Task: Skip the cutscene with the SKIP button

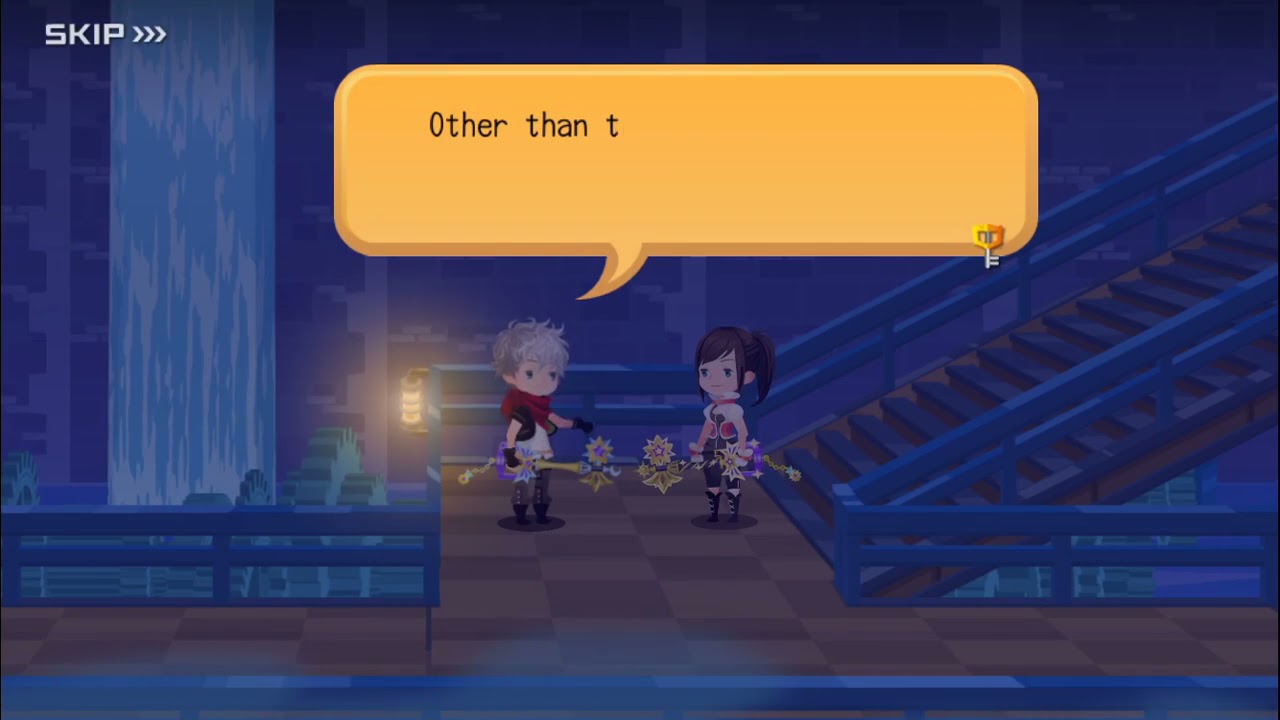Action: pos(105,35)
